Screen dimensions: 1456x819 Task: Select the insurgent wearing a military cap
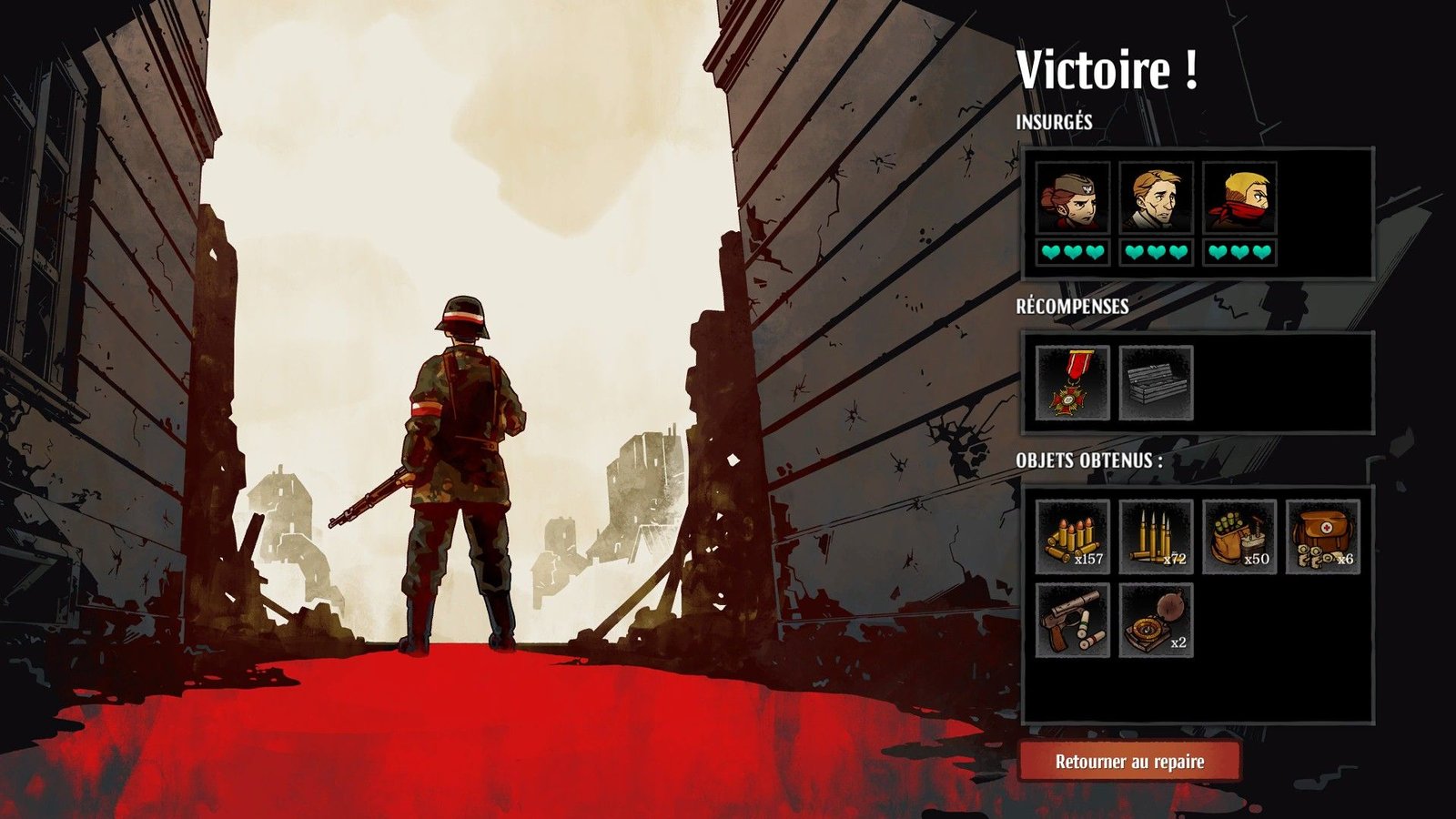point(1073,198)
